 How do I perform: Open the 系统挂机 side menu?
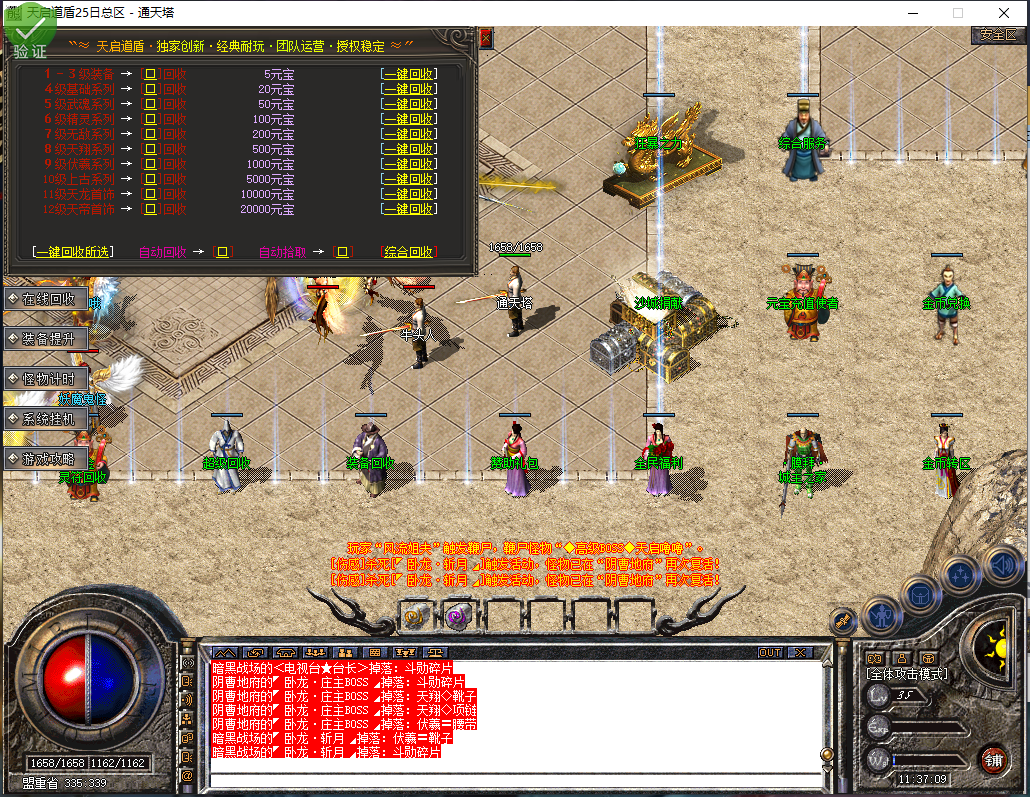(45, 419)
